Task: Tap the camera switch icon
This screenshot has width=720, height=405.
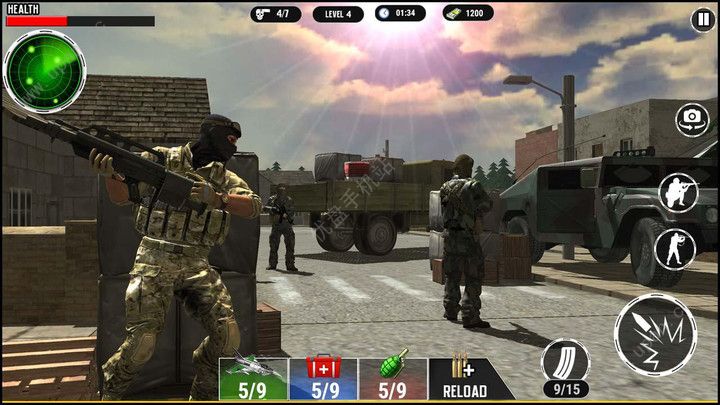Action: click(692, 119)
